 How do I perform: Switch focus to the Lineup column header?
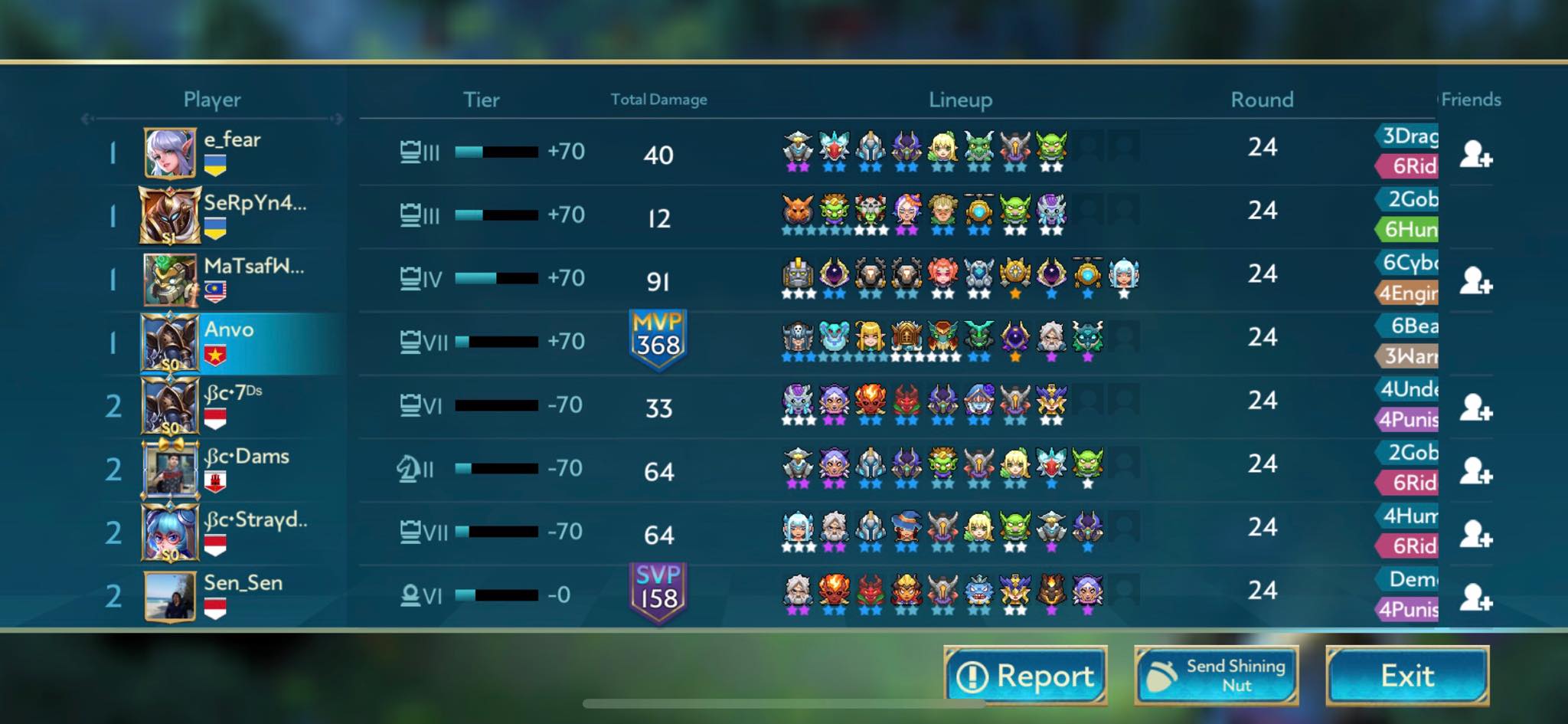pyautogui.click(x=961, y=100)
